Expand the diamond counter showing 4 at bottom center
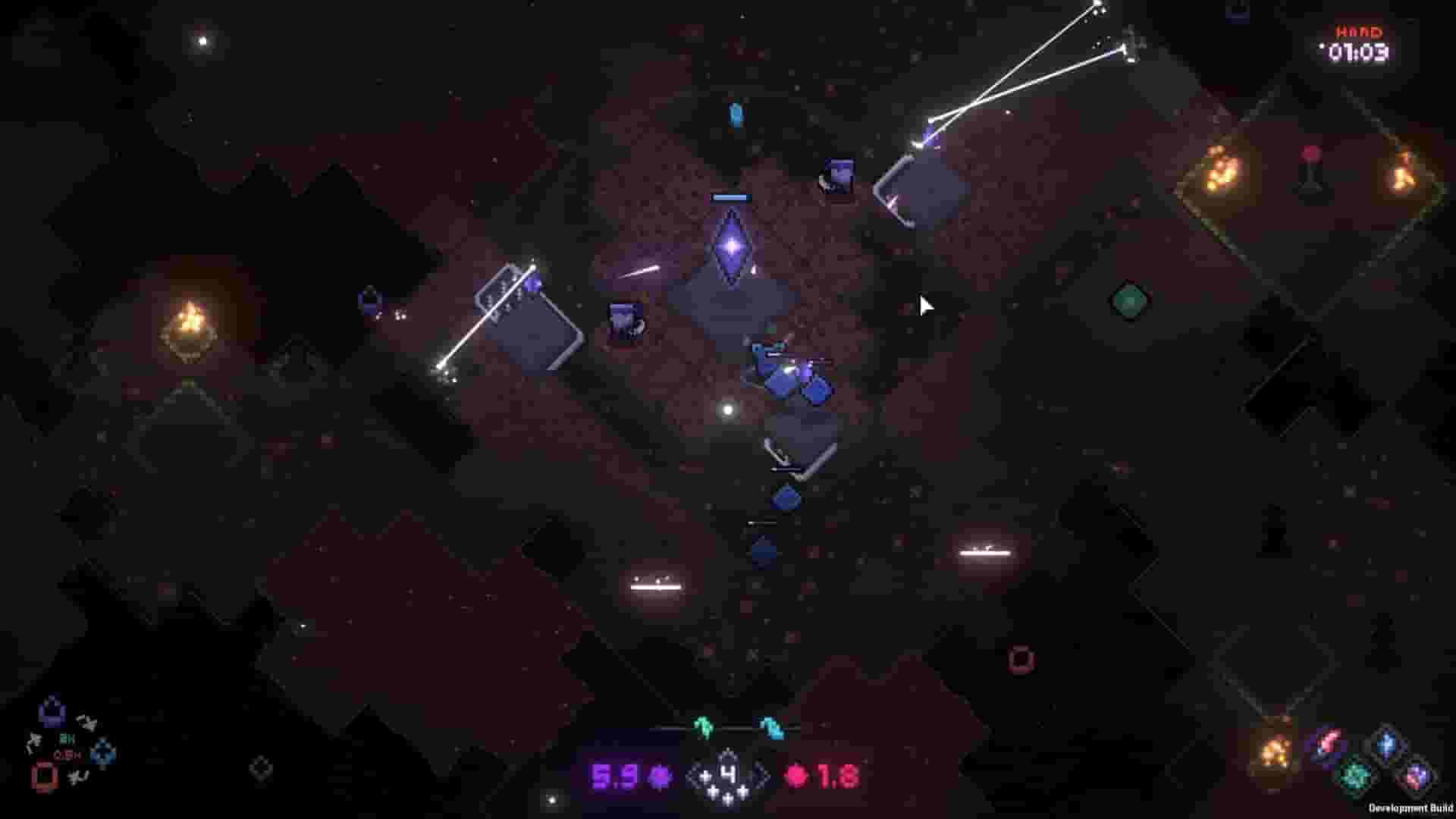1456x819 pixels. (x=726, y=773)
